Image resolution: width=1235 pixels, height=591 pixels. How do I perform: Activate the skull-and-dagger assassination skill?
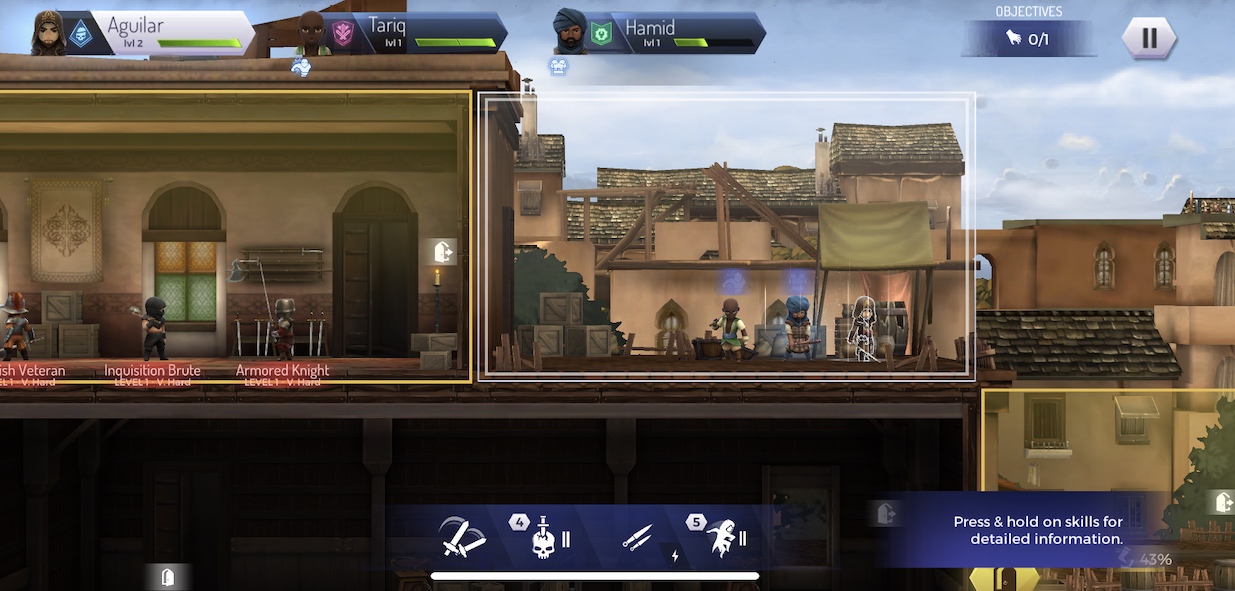click(543, 538)
